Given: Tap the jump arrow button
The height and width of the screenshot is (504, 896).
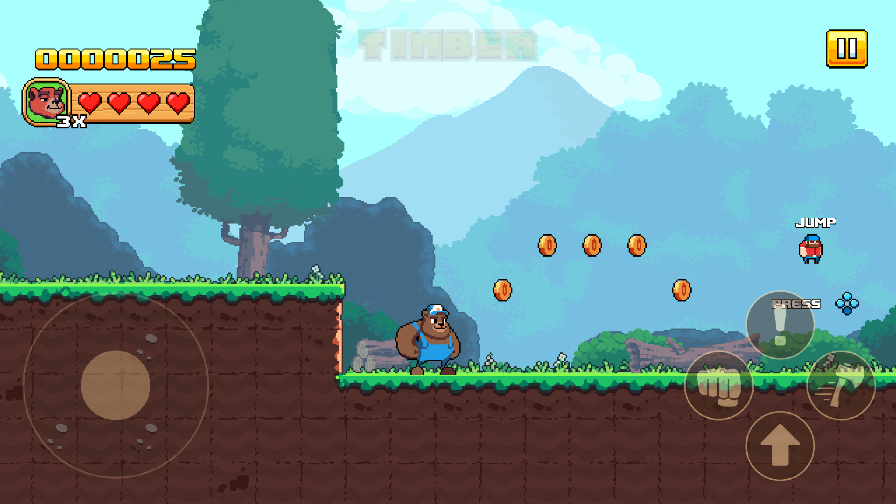Looking at the screenshot, I should tap(780, 446).
